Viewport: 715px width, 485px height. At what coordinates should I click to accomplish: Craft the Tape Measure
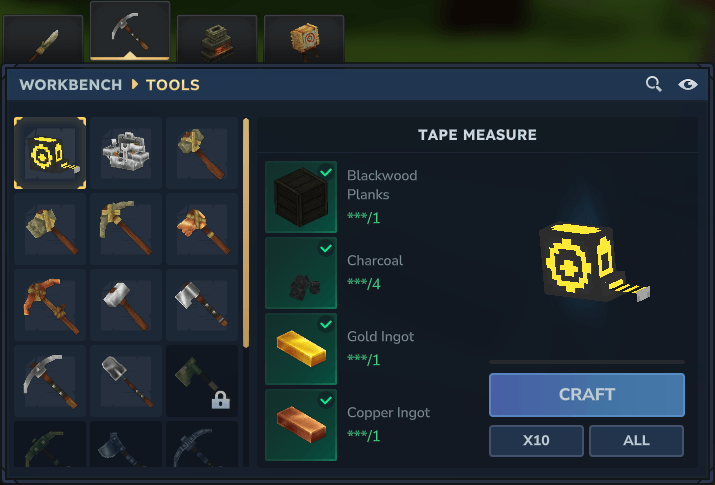(587, 395)
